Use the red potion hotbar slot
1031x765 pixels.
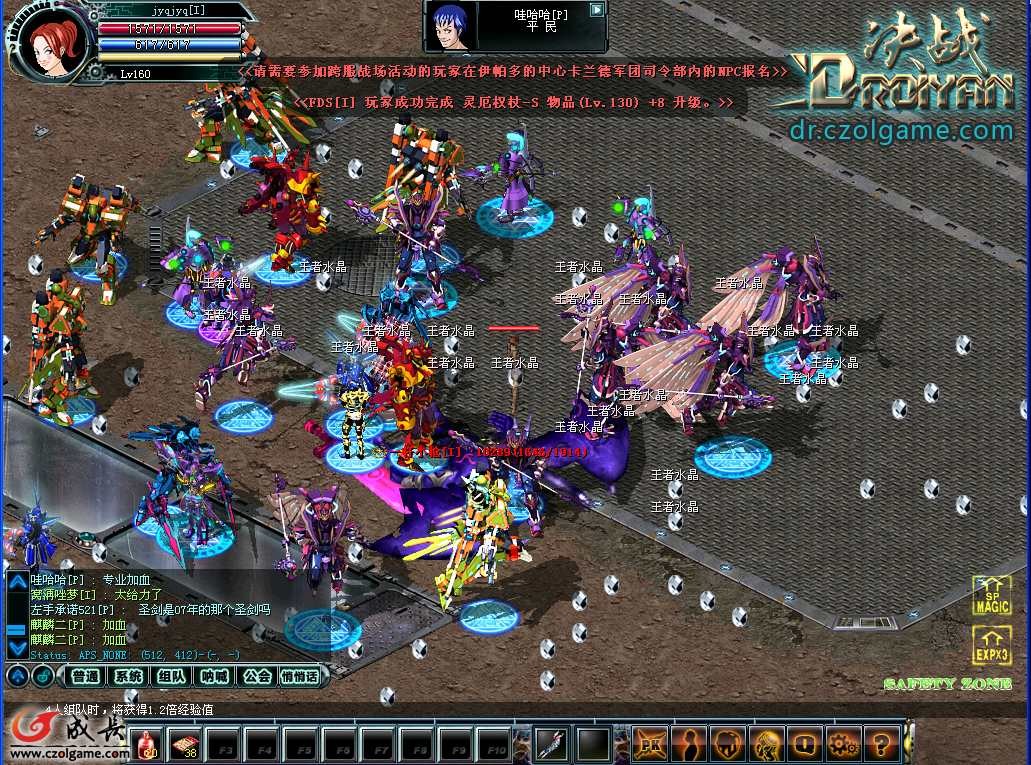pos(148,744)
